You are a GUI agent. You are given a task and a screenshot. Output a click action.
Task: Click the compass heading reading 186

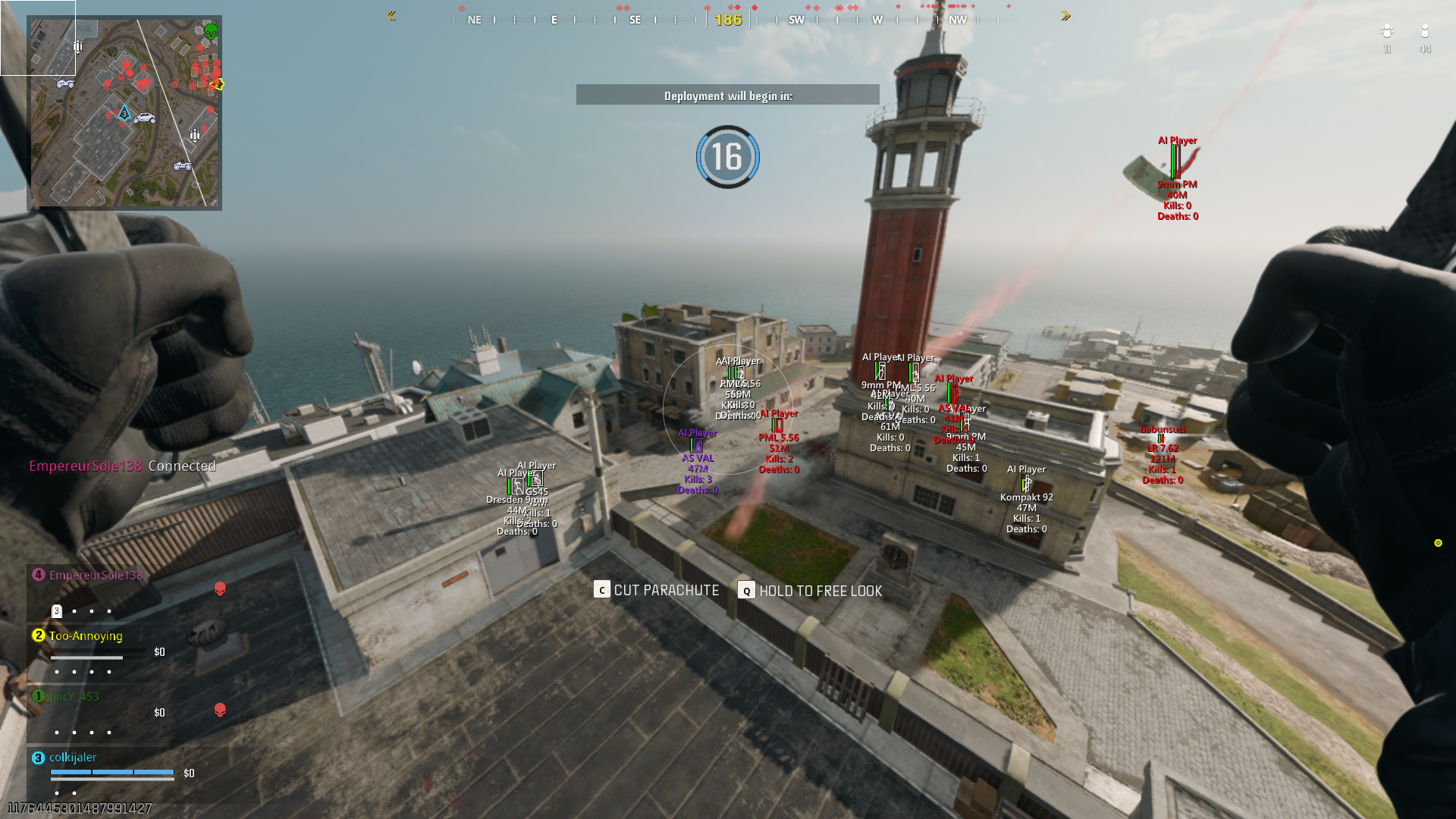tap(727, 20)
